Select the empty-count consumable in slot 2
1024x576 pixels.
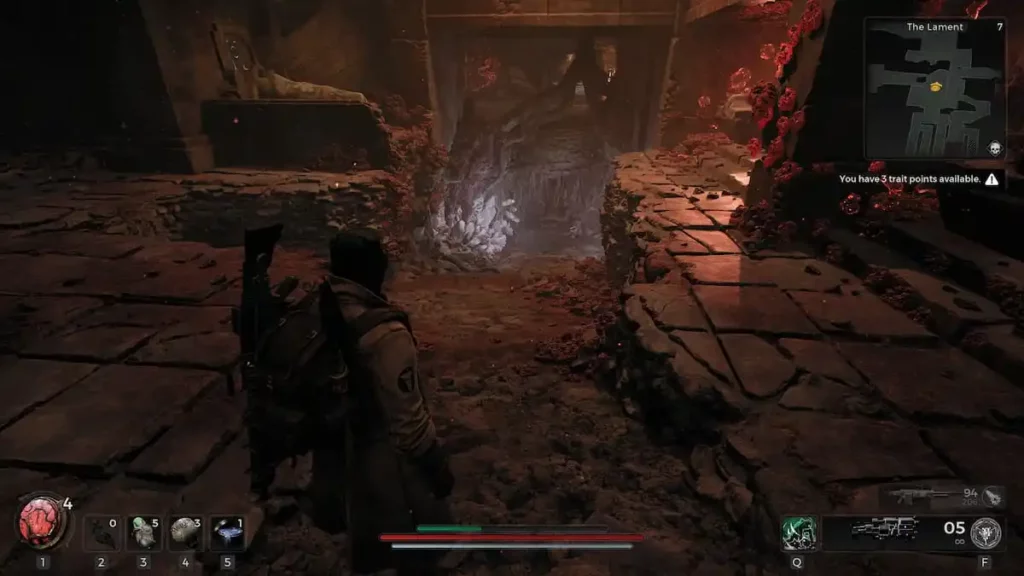point(100,533)
